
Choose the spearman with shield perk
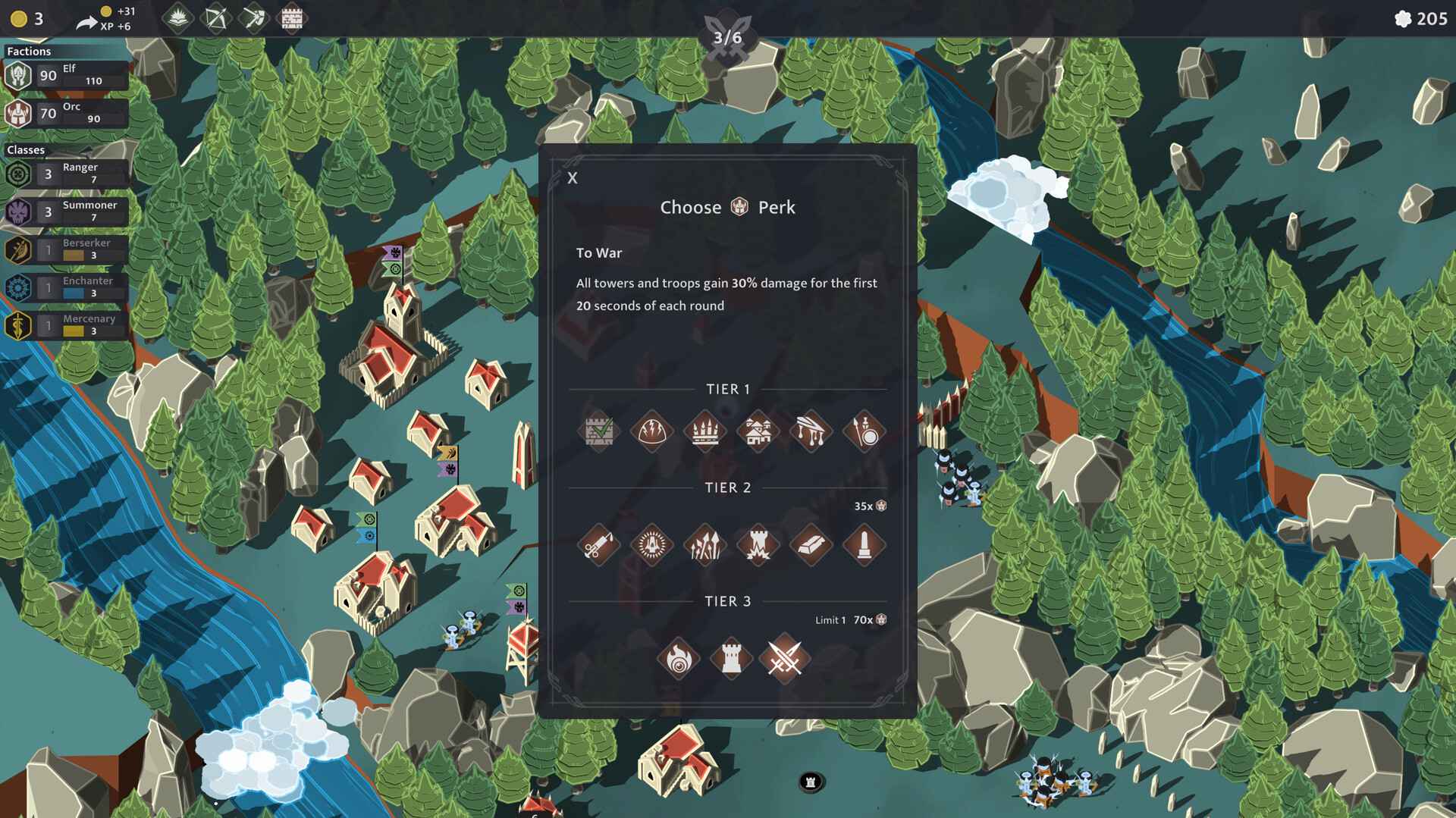pyautogui.click(x=864, y=431)
